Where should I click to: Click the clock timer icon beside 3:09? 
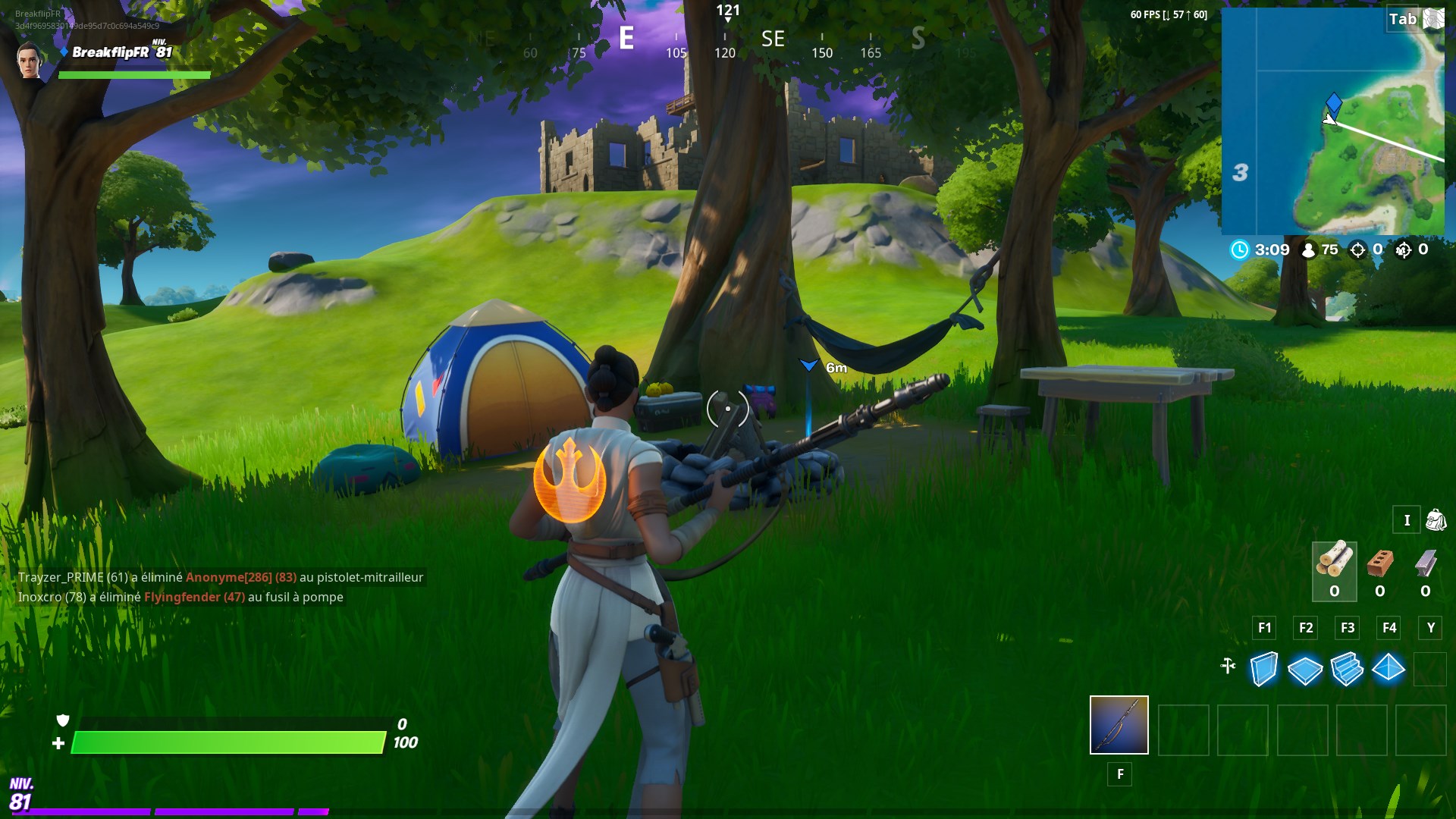(1241, 249)
